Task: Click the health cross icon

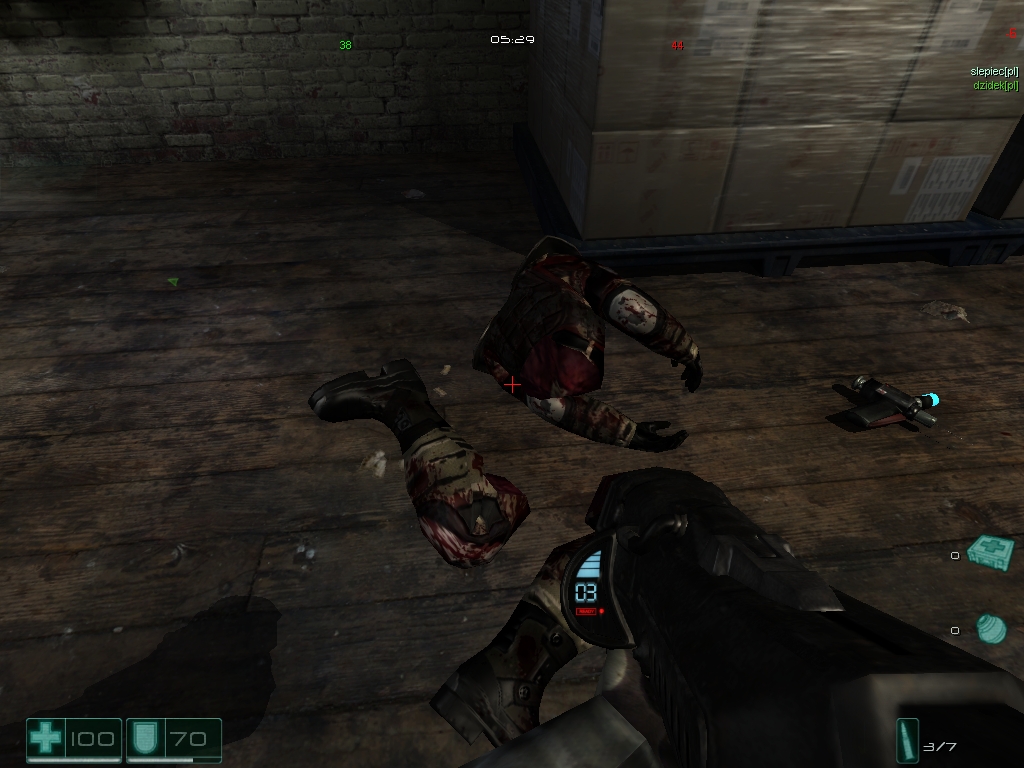Action: [45, 739]
